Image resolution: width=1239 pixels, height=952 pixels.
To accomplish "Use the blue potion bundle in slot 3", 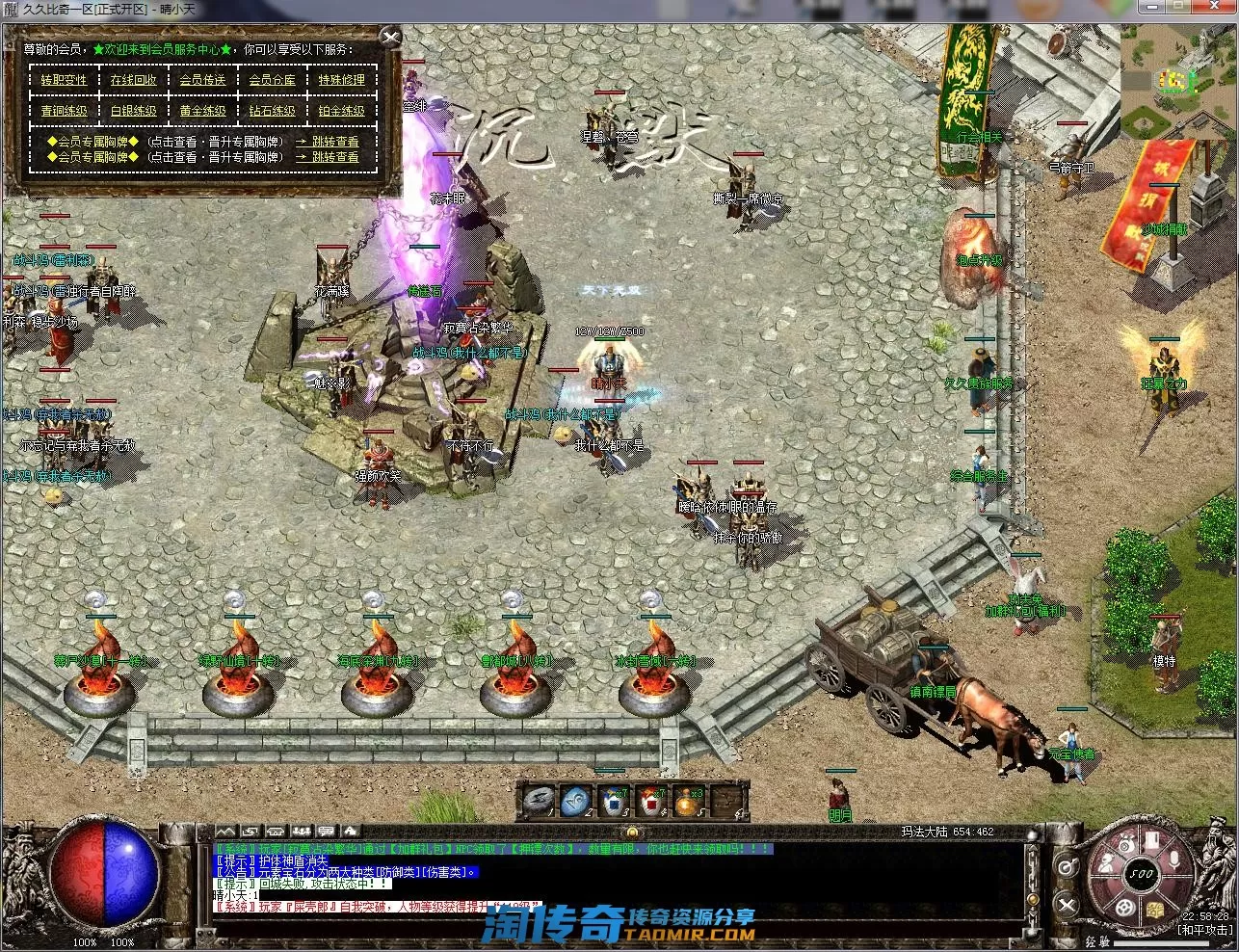I will tap(614, 800).
